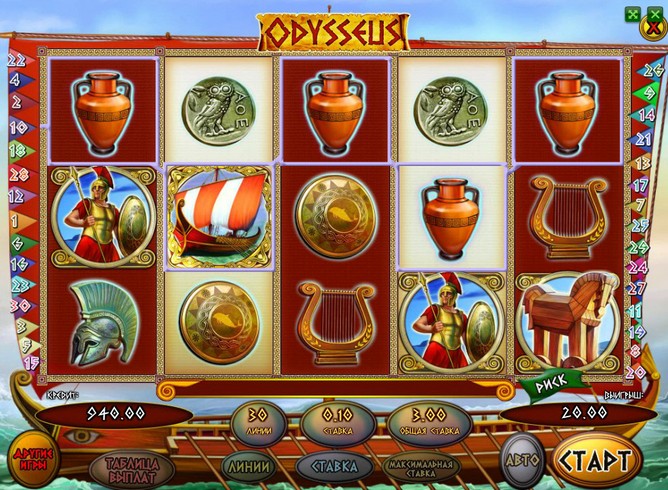668x490 pixels.
Task: Adjust paylines with the ЛИНИИ button
Action: [x=245, y=465]
